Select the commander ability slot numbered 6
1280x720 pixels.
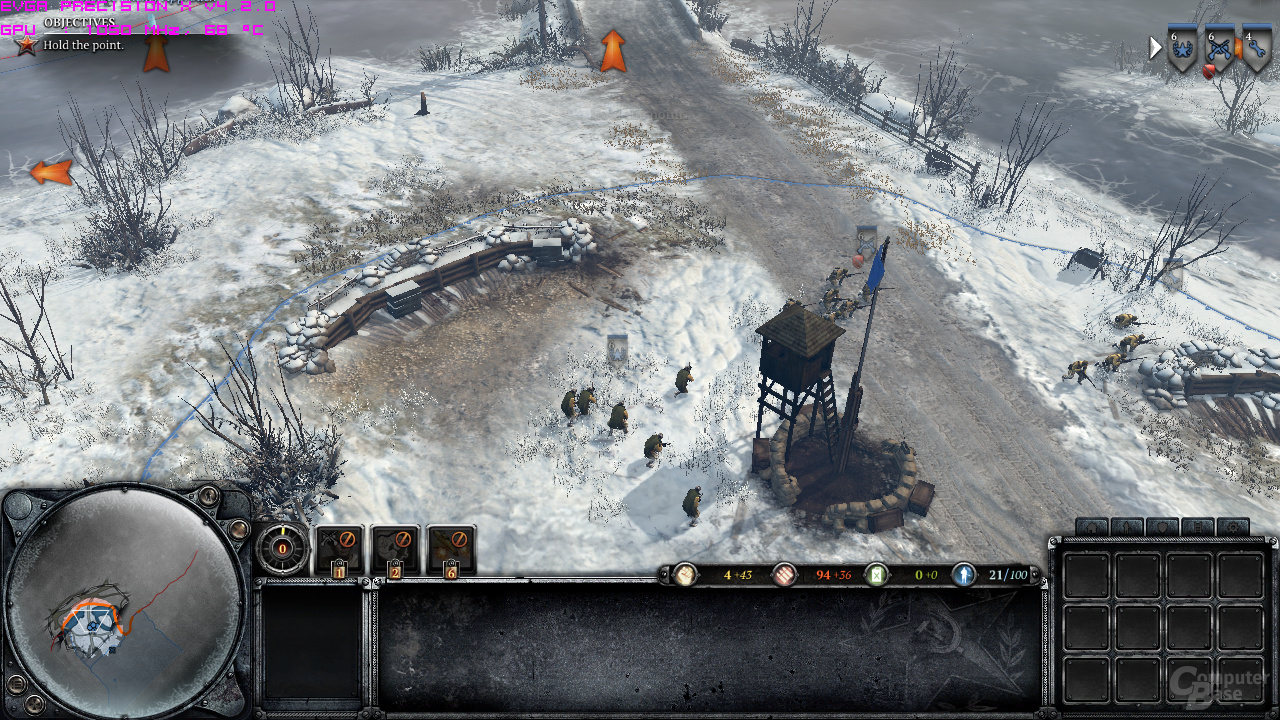(451, 549)
